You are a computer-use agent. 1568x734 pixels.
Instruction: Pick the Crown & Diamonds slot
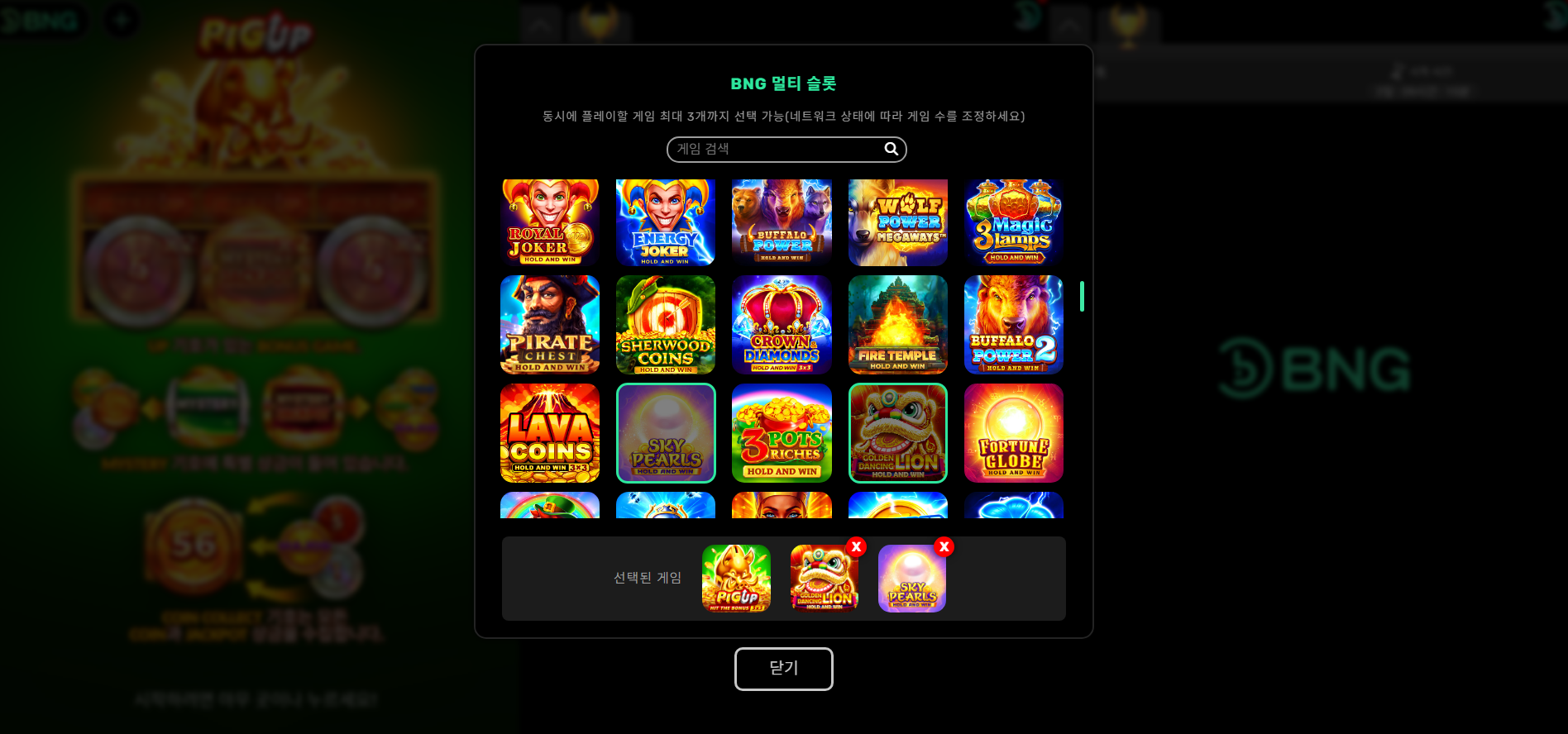click(x=782, y=325)
